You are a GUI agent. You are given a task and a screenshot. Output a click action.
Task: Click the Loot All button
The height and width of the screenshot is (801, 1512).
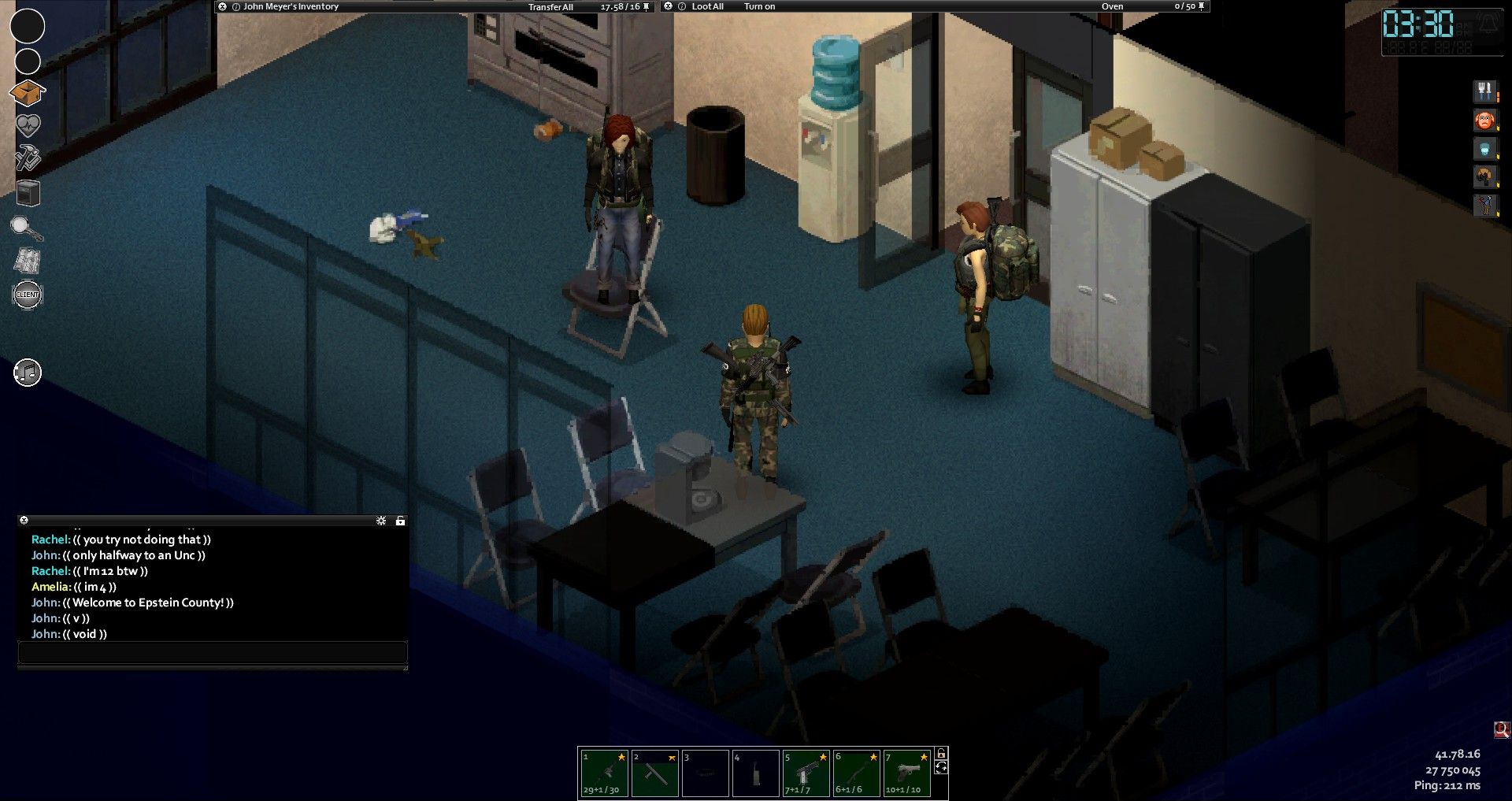pyautogui.click(x=707, y=6)
